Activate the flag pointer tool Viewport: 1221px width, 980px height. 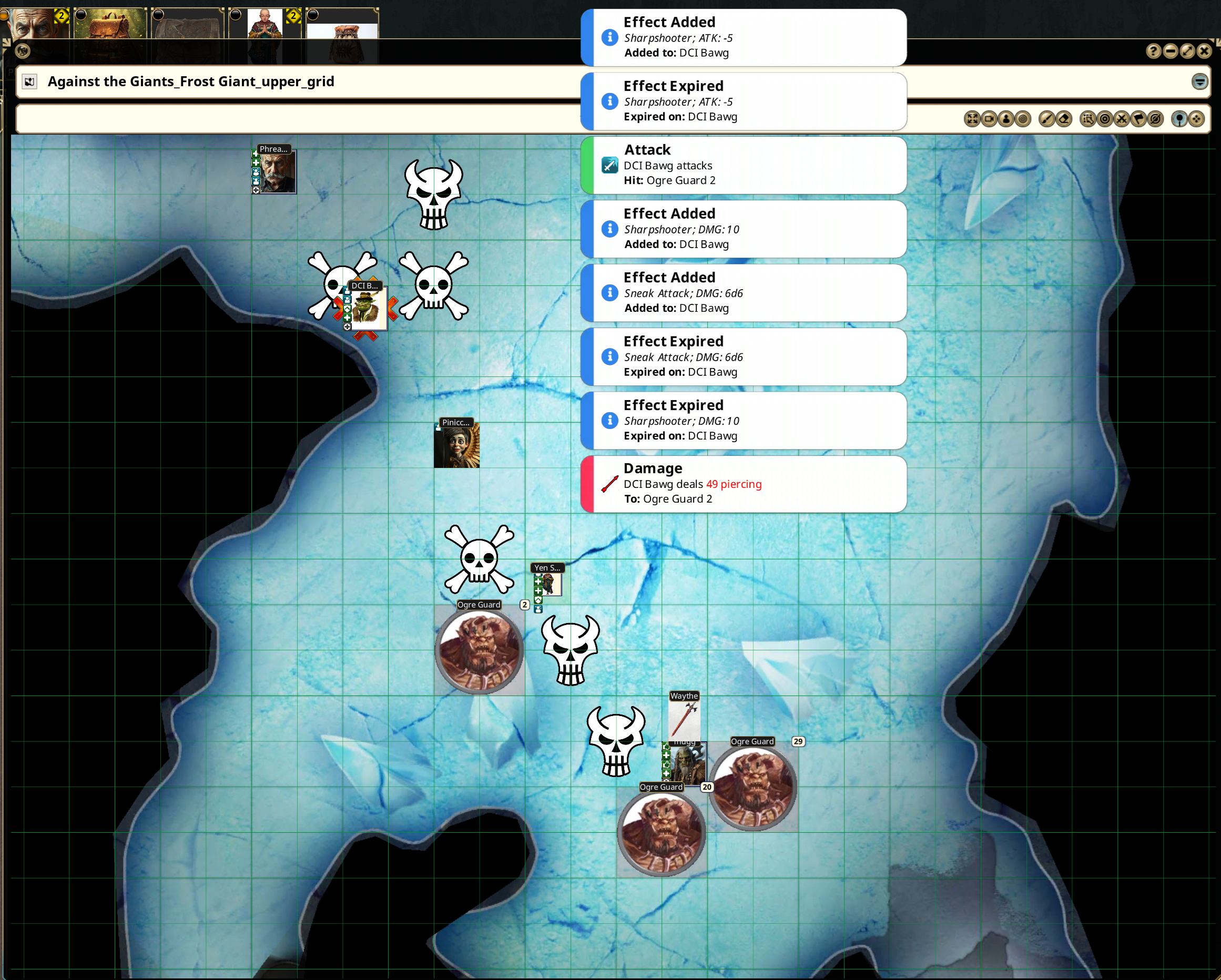pos(1138,119)
